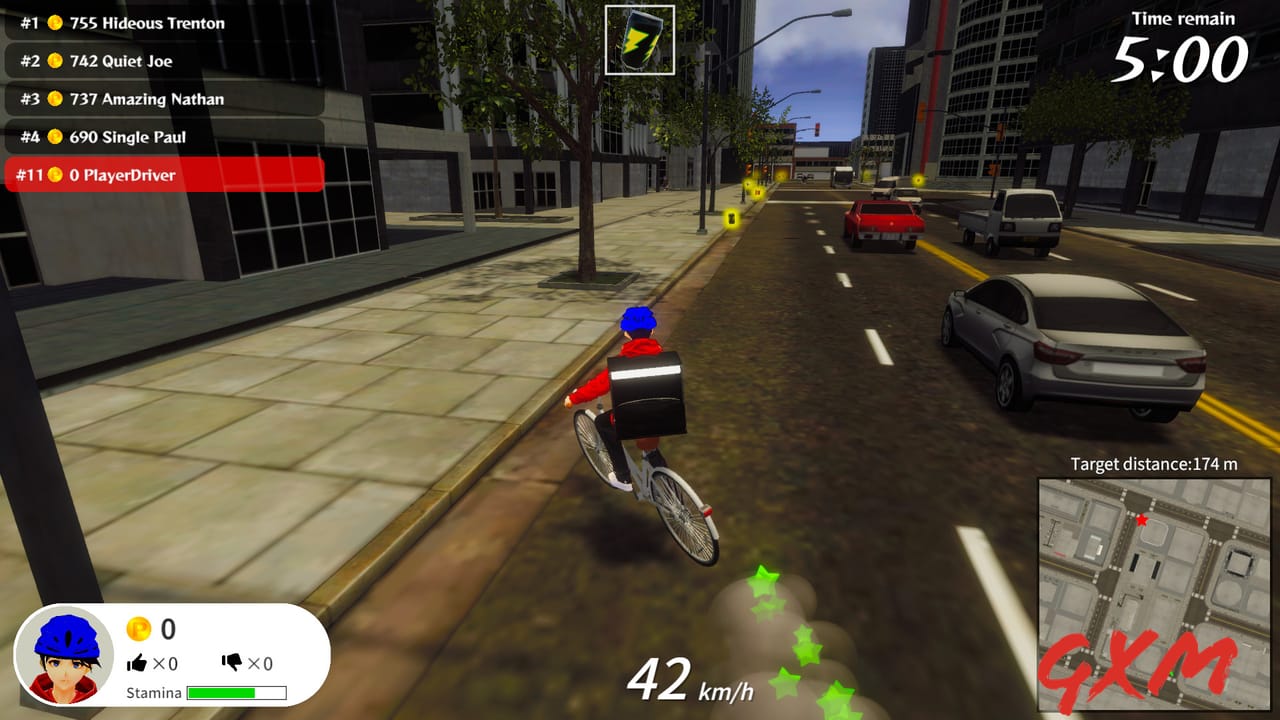The image size is (1280, 720).
Task: Select the coin icon next to Single Paul
Action: tap(57, 137)
